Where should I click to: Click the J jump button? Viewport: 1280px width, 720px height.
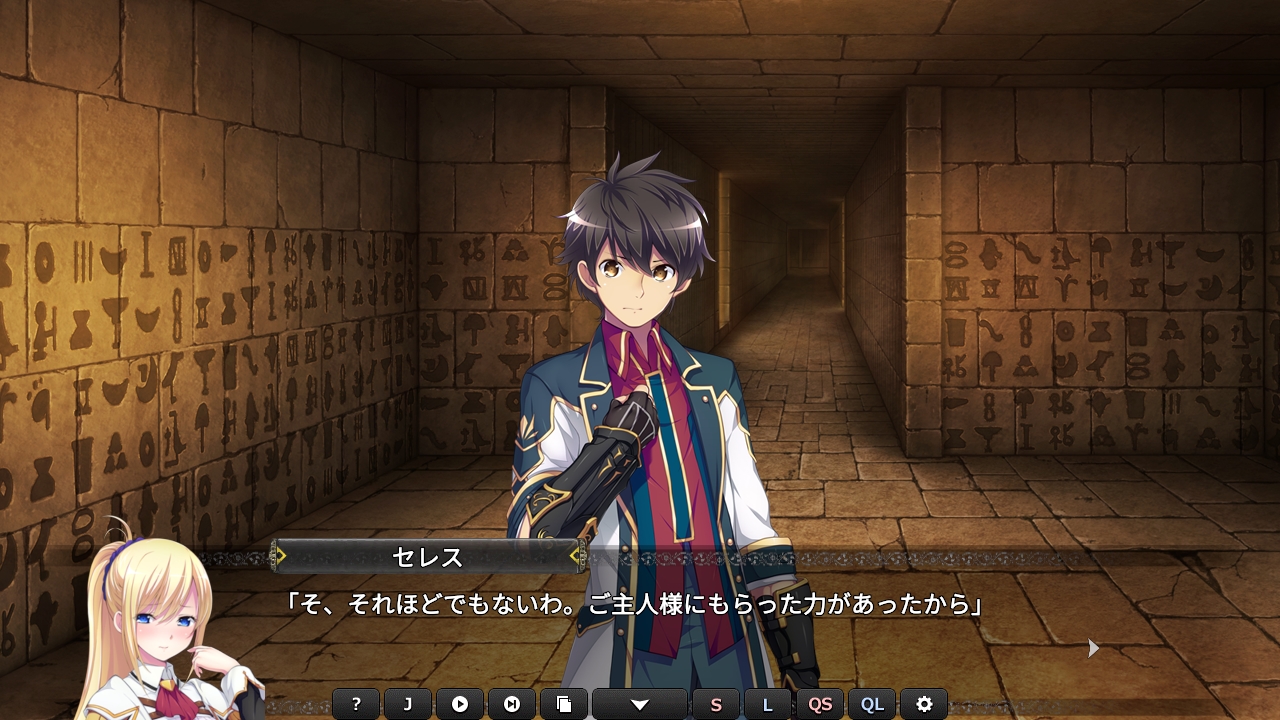tap(408, 704)
